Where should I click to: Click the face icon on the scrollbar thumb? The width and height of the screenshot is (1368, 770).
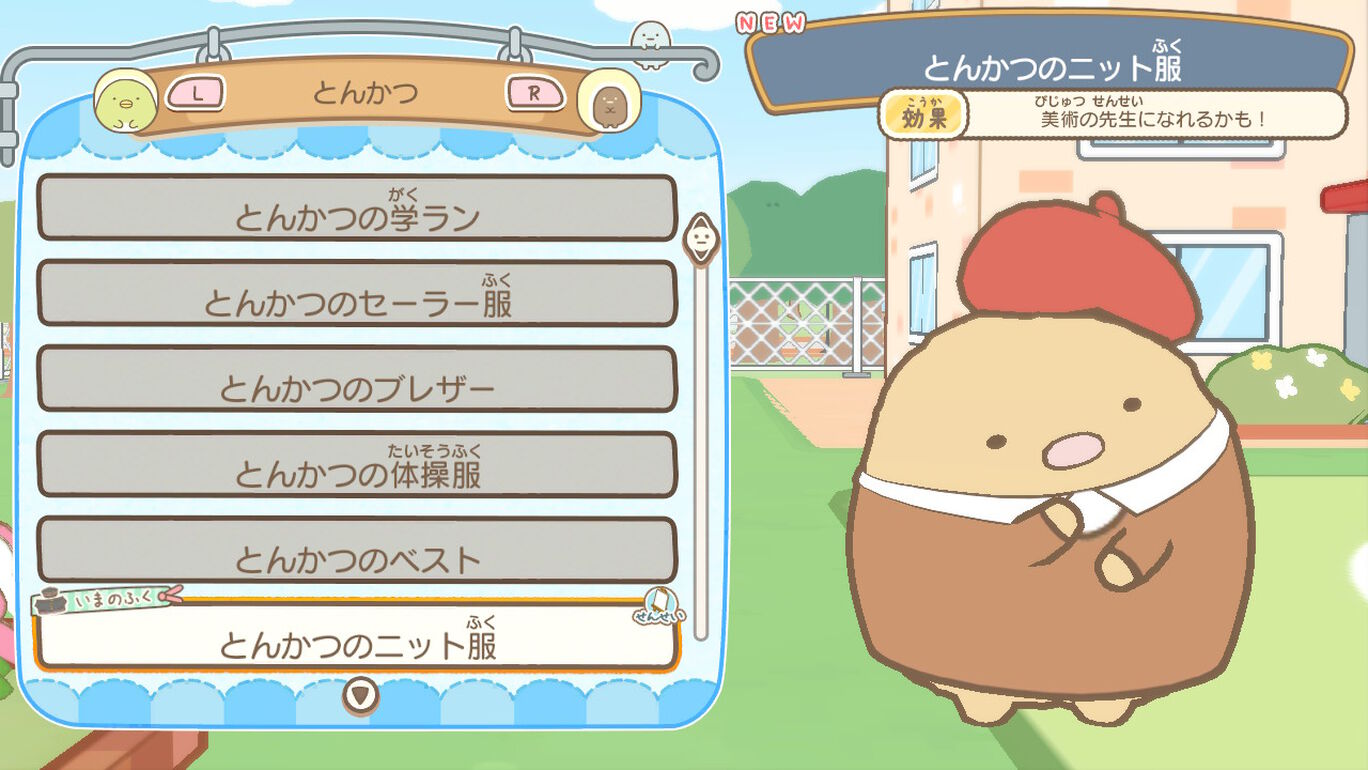click(701, 240)
